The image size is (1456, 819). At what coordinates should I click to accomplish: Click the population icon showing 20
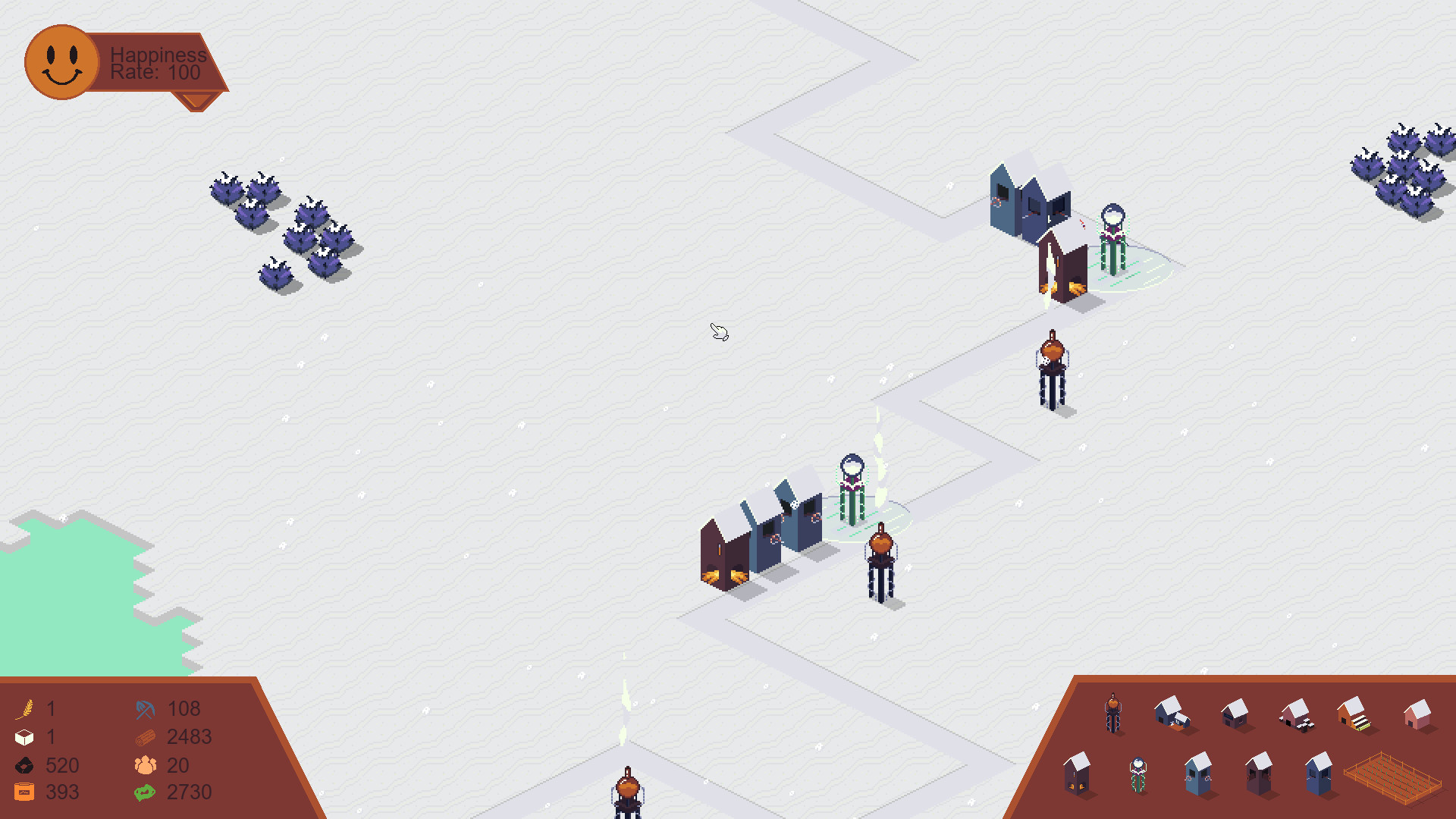point(144,765)
